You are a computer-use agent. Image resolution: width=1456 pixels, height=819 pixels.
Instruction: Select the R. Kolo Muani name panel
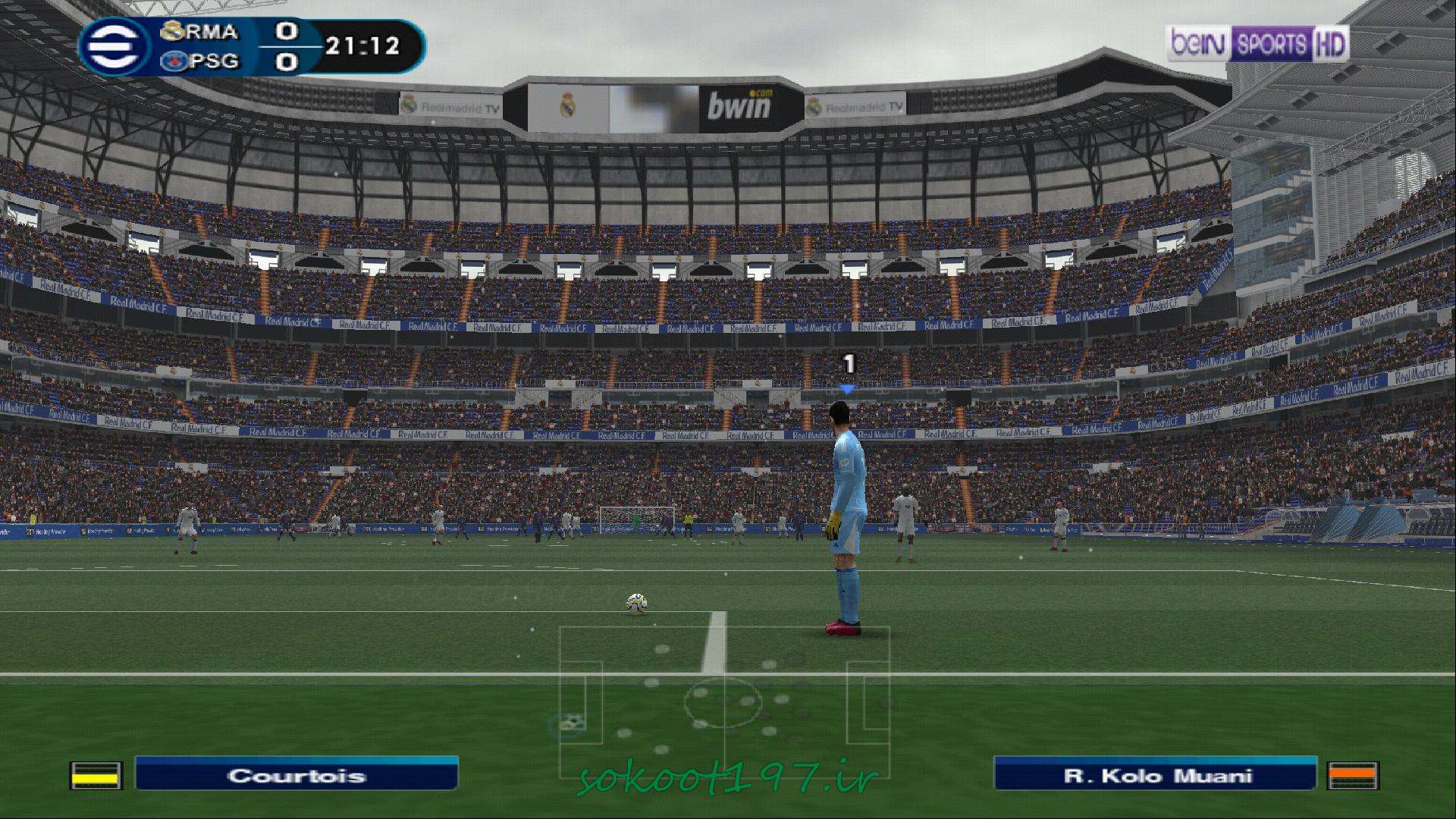pyautogui.click(x=1155, y=775)
